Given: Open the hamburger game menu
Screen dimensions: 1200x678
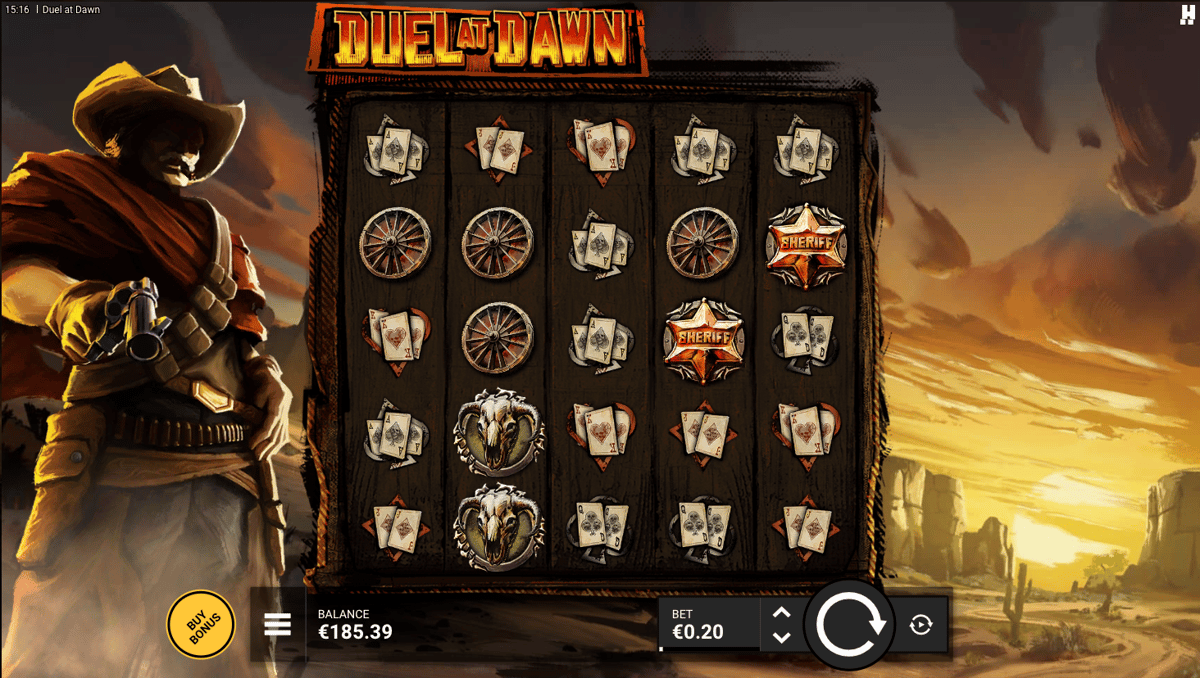Looking at the screenshot, I should click(277, 625).
